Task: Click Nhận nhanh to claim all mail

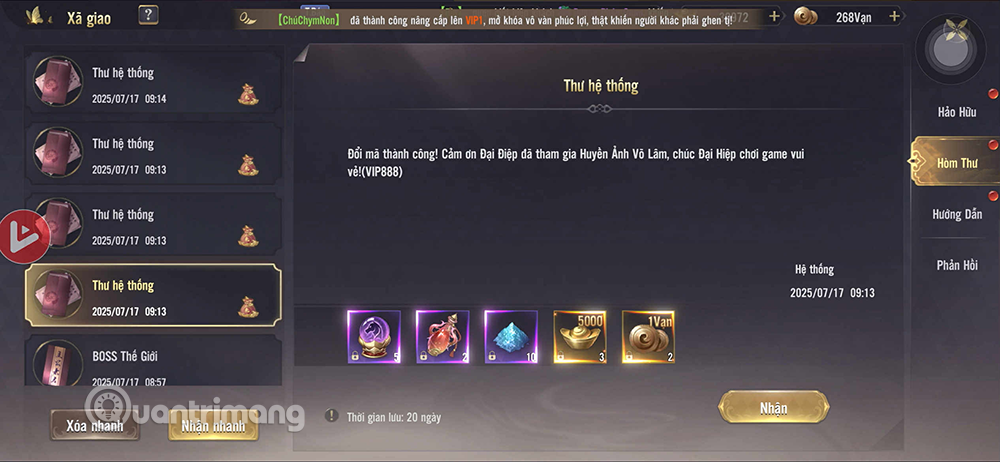Action: tap(212, 425)
